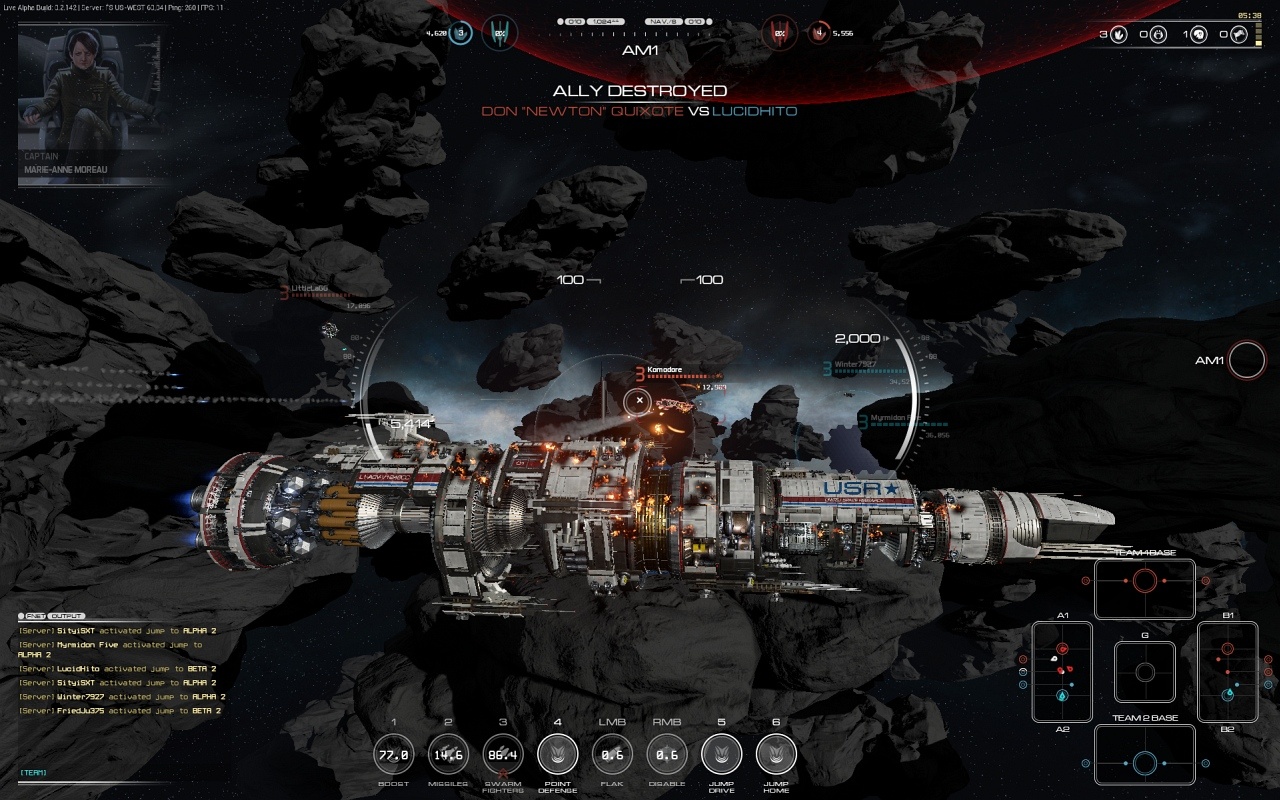Trigger Point Defense
This screenshot has height=800, width=1280.
[x=557, y=755]
